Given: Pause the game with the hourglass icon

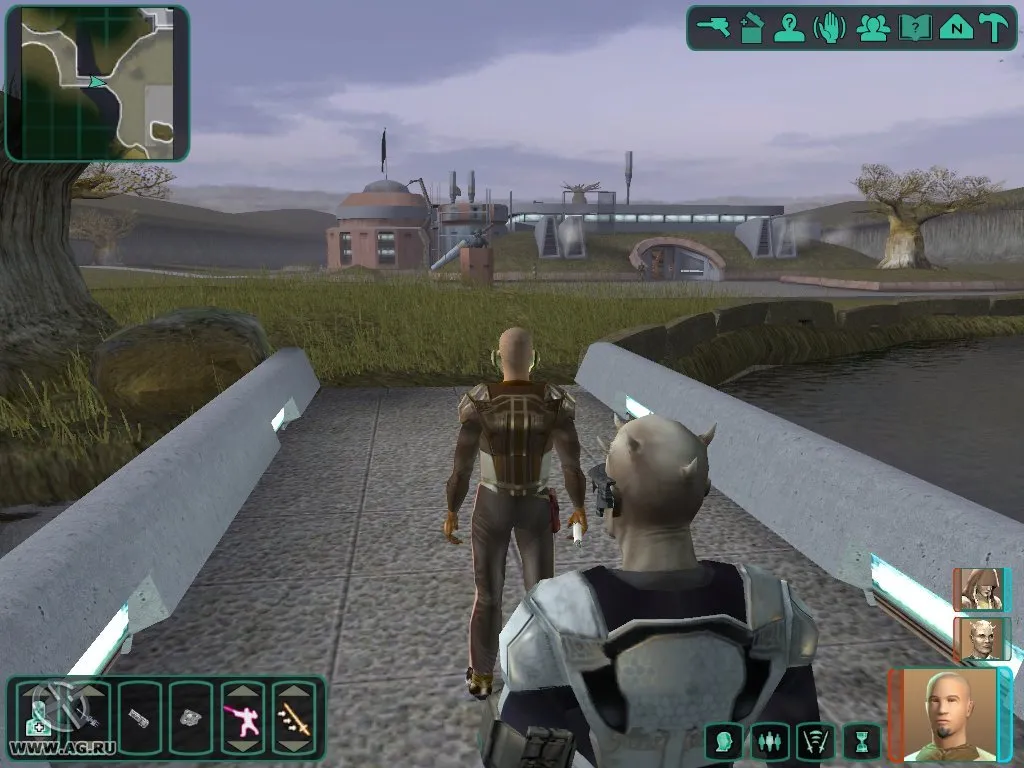Looking at the screenshot, I should click(x=860, y=741).
